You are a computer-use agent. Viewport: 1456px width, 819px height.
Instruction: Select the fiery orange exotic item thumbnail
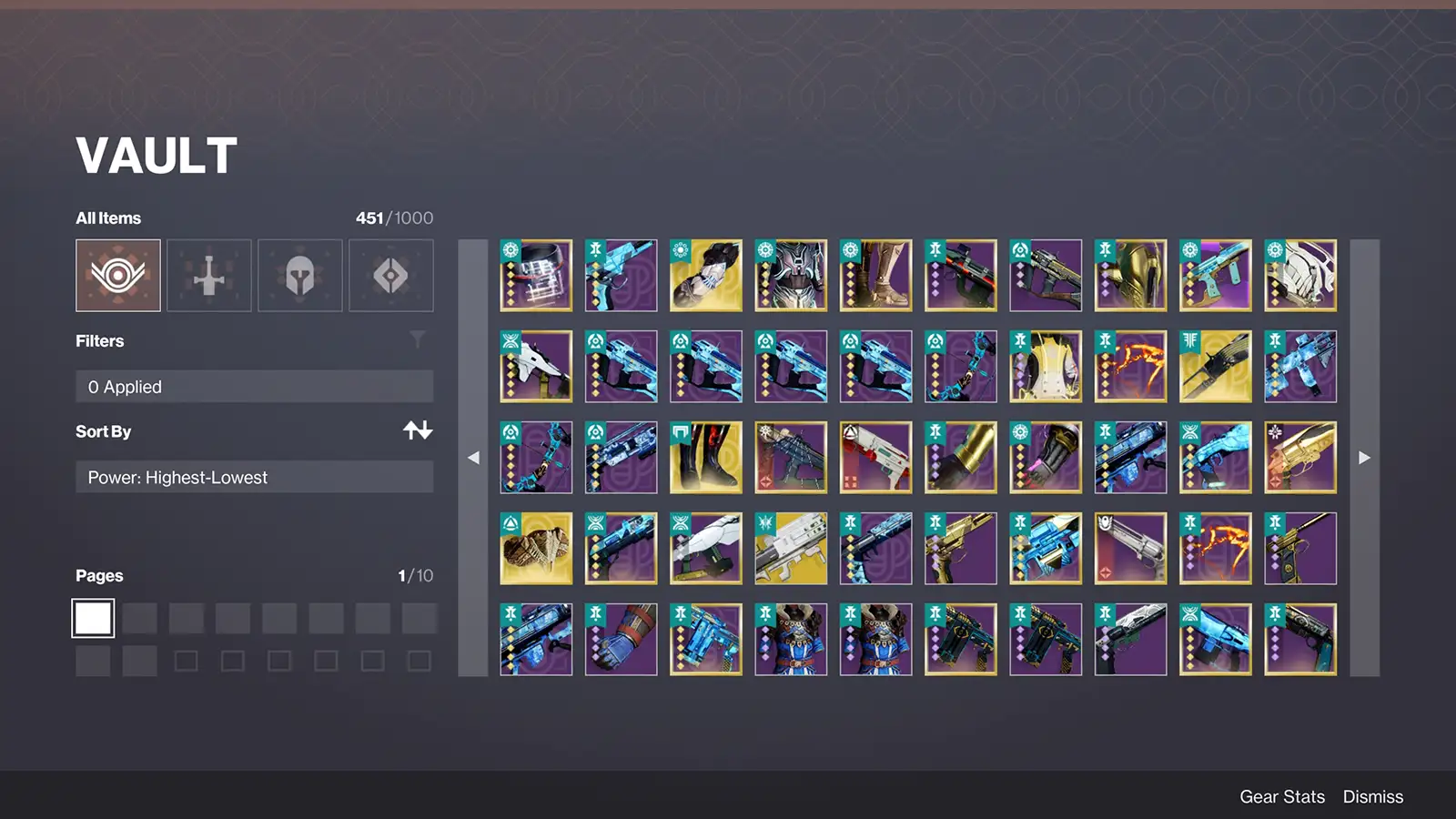(1130, 366)
